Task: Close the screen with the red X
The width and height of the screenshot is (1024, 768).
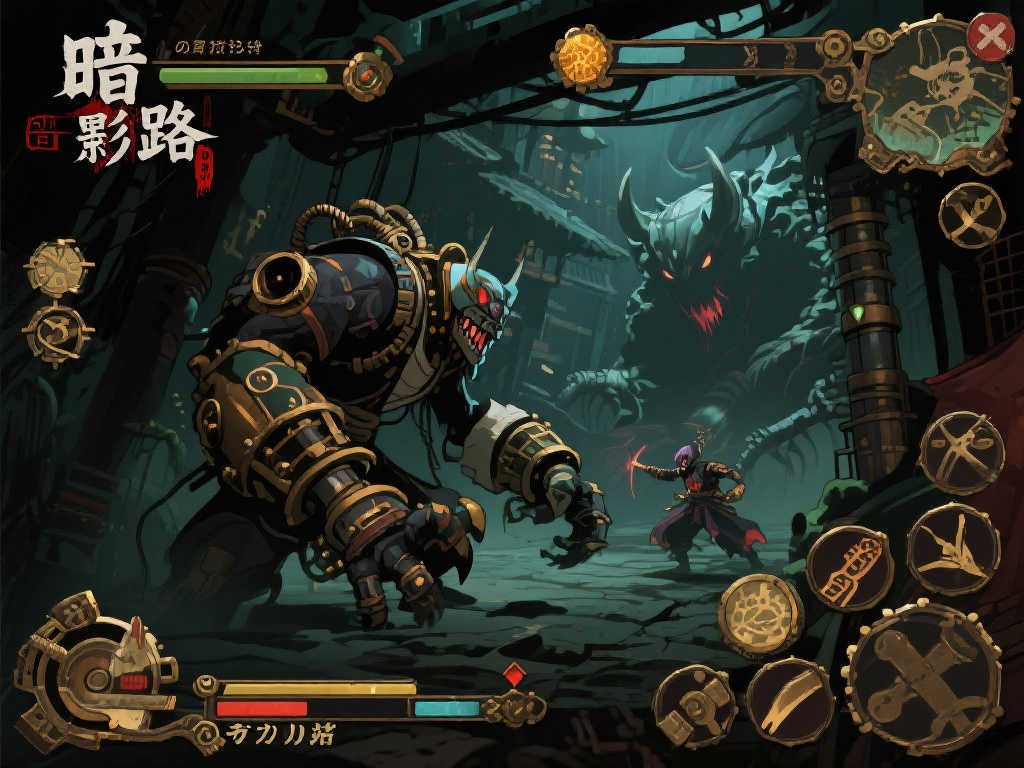Action: [990, 38]
